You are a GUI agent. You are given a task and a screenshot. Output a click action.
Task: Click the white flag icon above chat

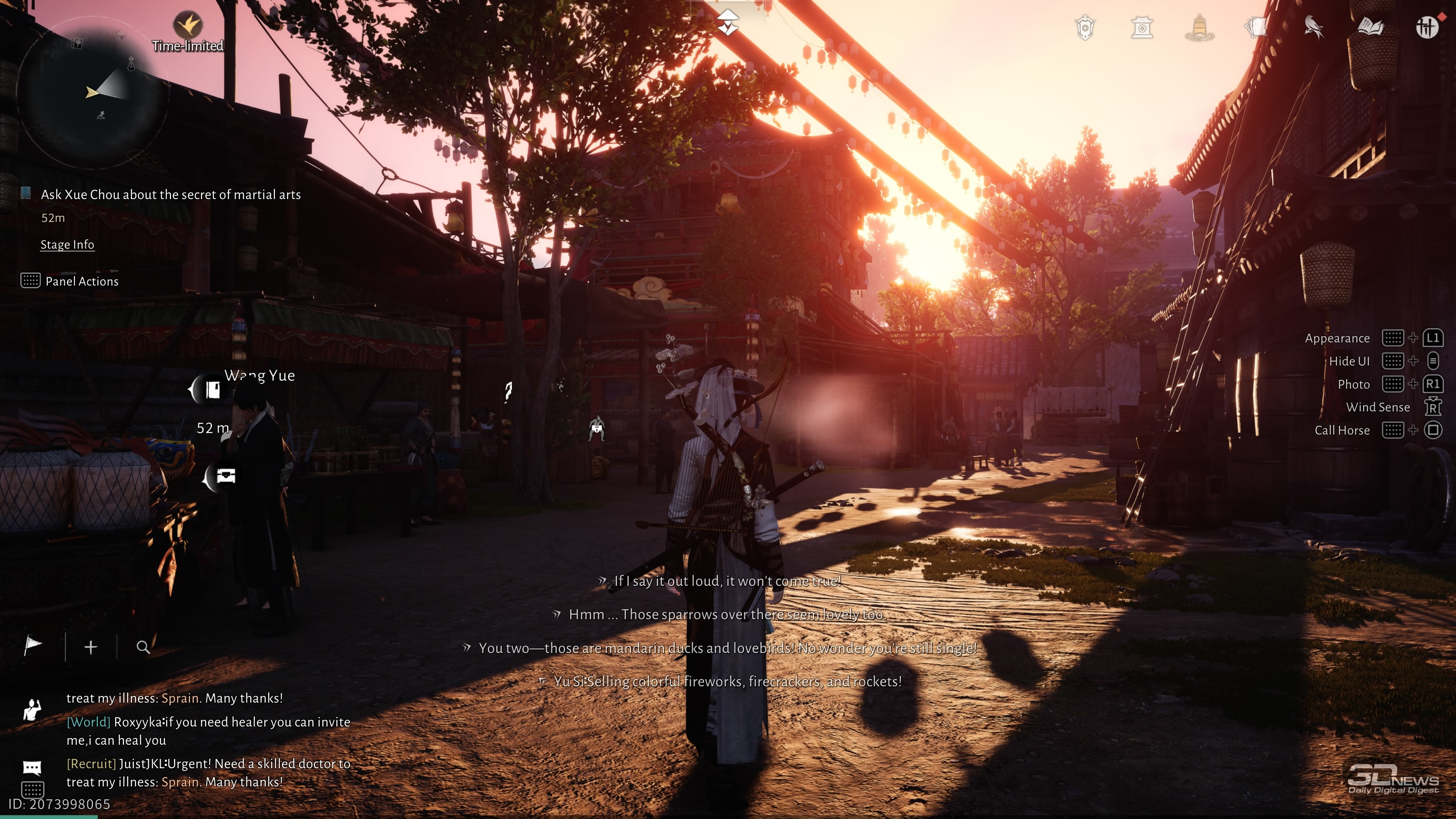pyautogui.click(x=33, y=646)
